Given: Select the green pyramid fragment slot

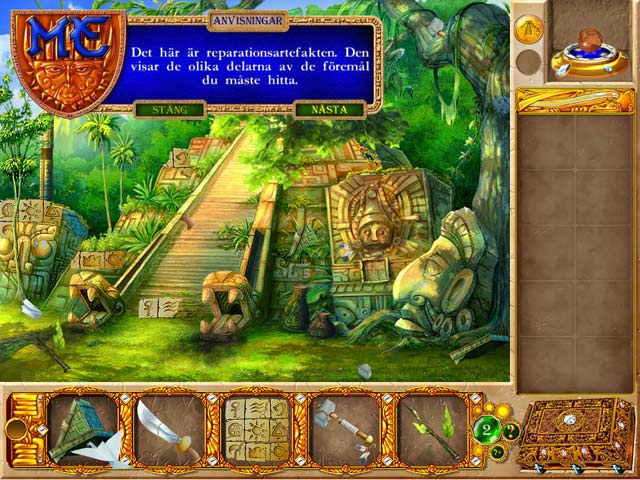Looking at the screenshot, I should point(82,429).
